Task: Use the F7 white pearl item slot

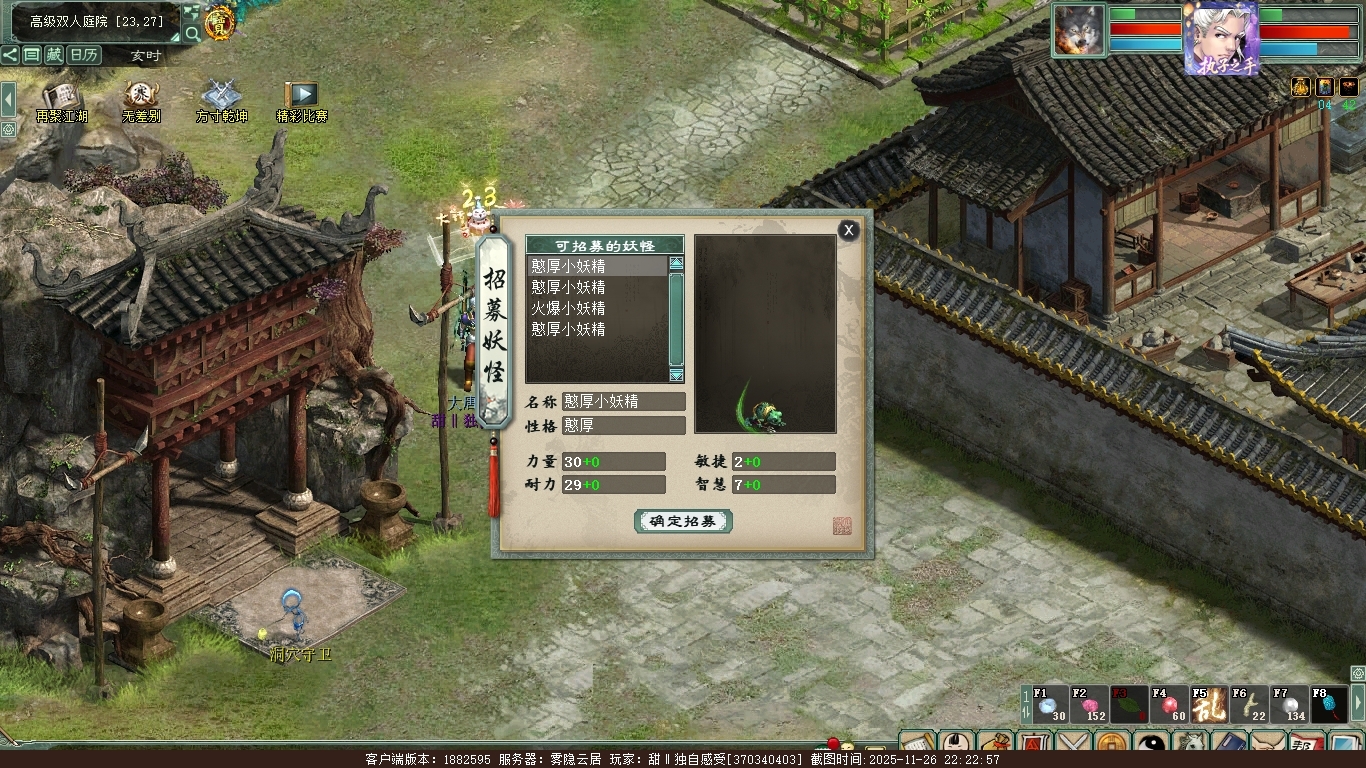Action: (x=1288, y=705)
